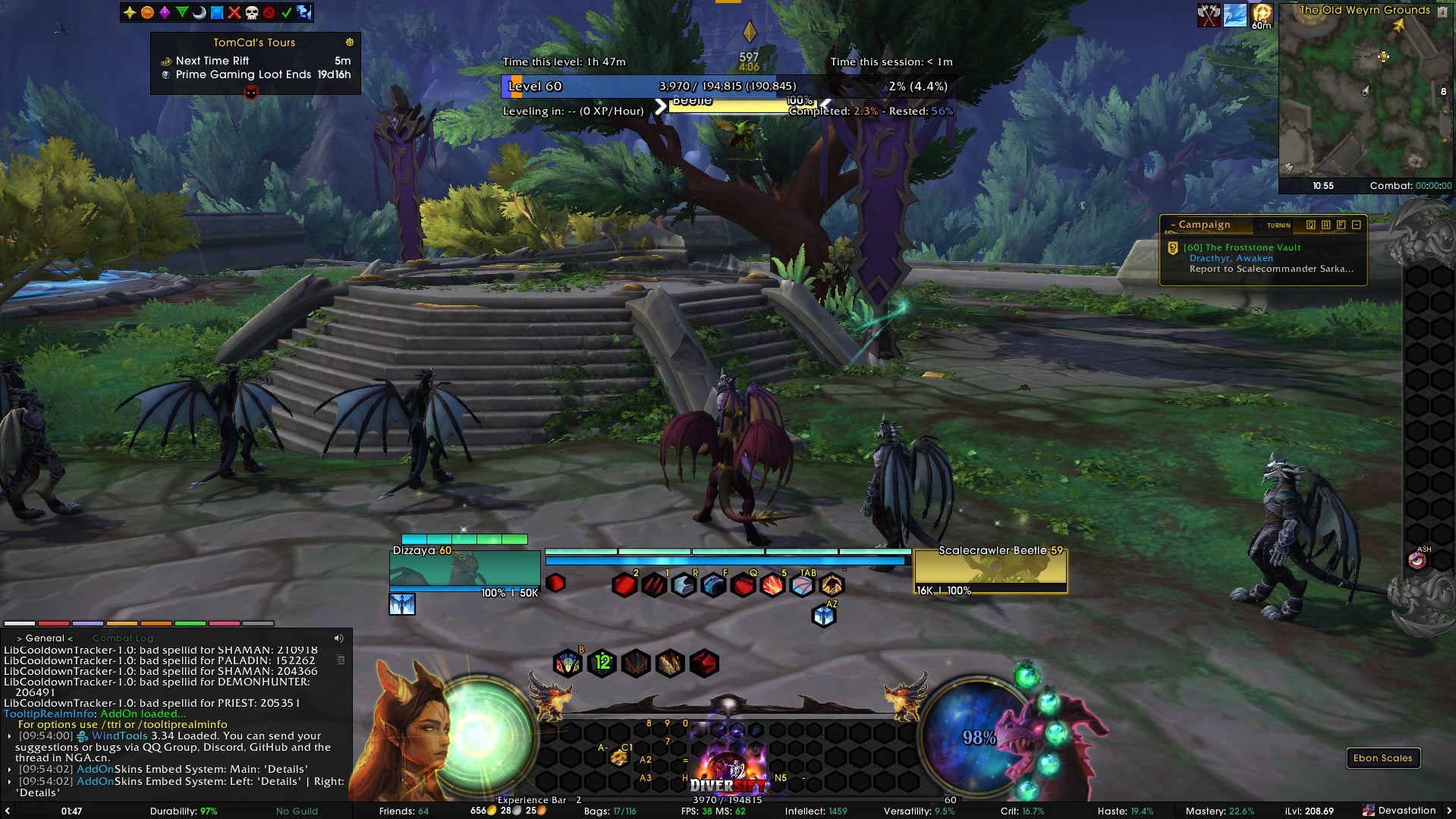Click the red dragon ability icon

[703, 663]
